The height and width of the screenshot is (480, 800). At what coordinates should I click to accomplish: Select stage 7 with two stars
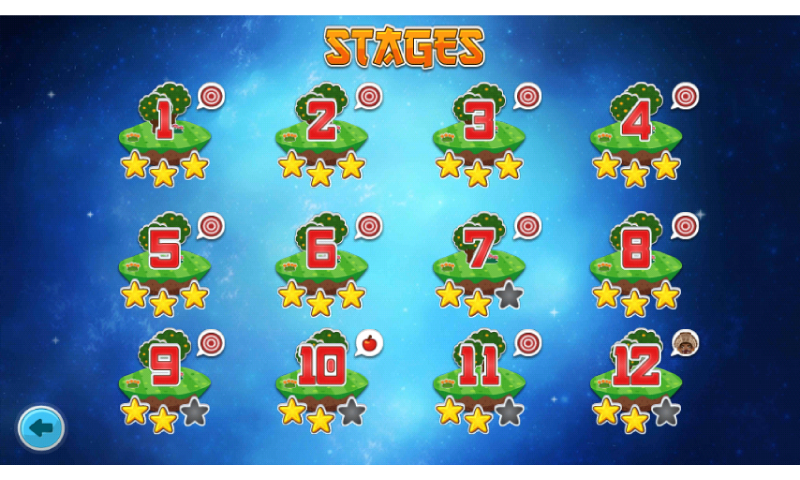point(479,254)
